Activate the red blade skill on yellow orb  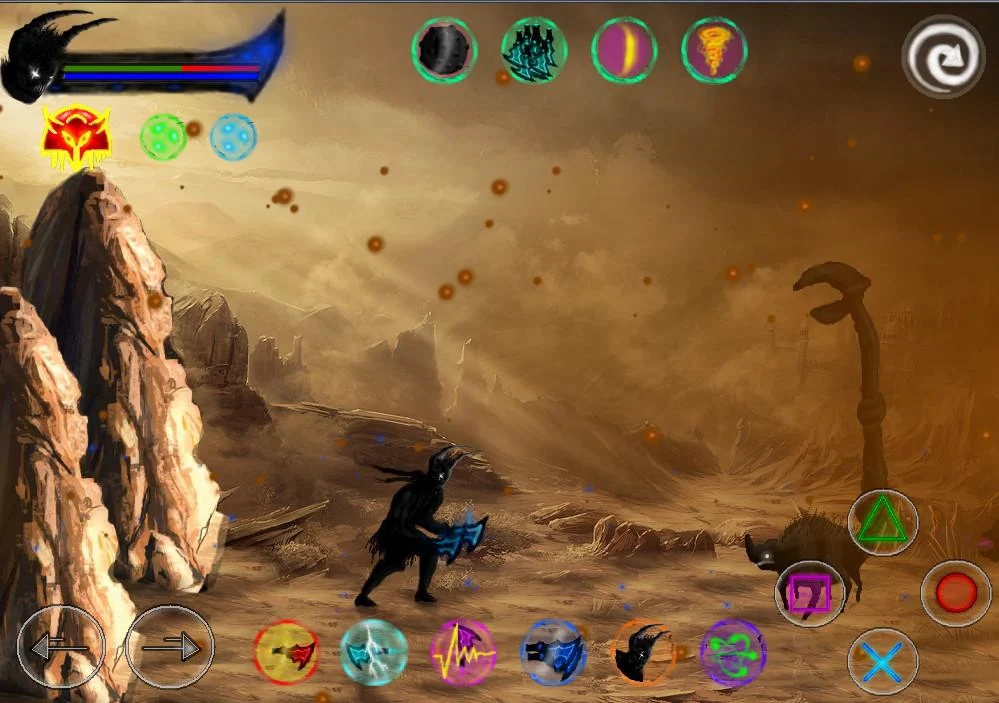(286, 652)
